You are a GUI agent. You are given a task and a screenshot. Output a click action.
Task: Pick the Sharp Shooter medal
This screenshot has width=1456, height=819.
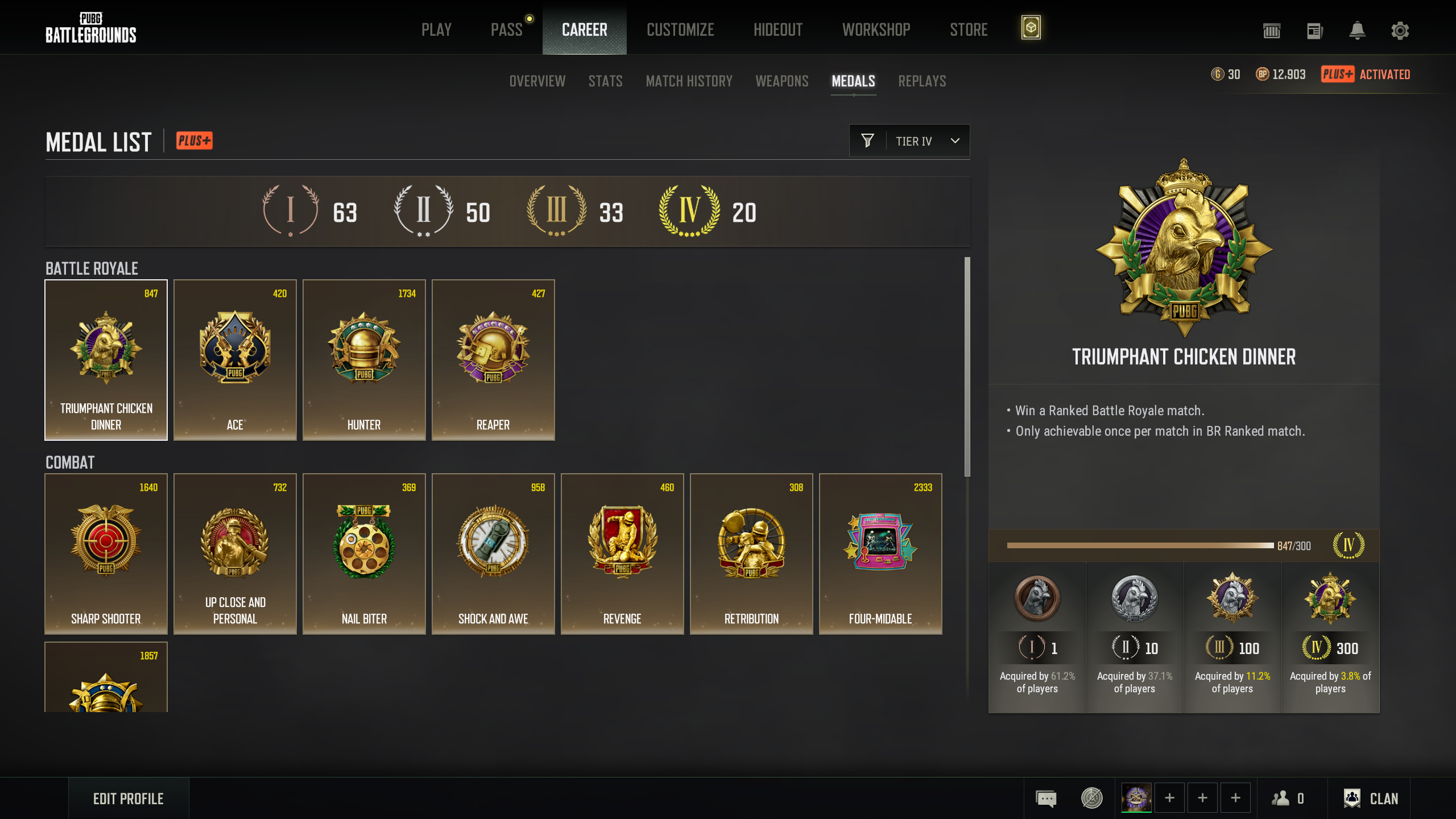click(x=106, y=554)
